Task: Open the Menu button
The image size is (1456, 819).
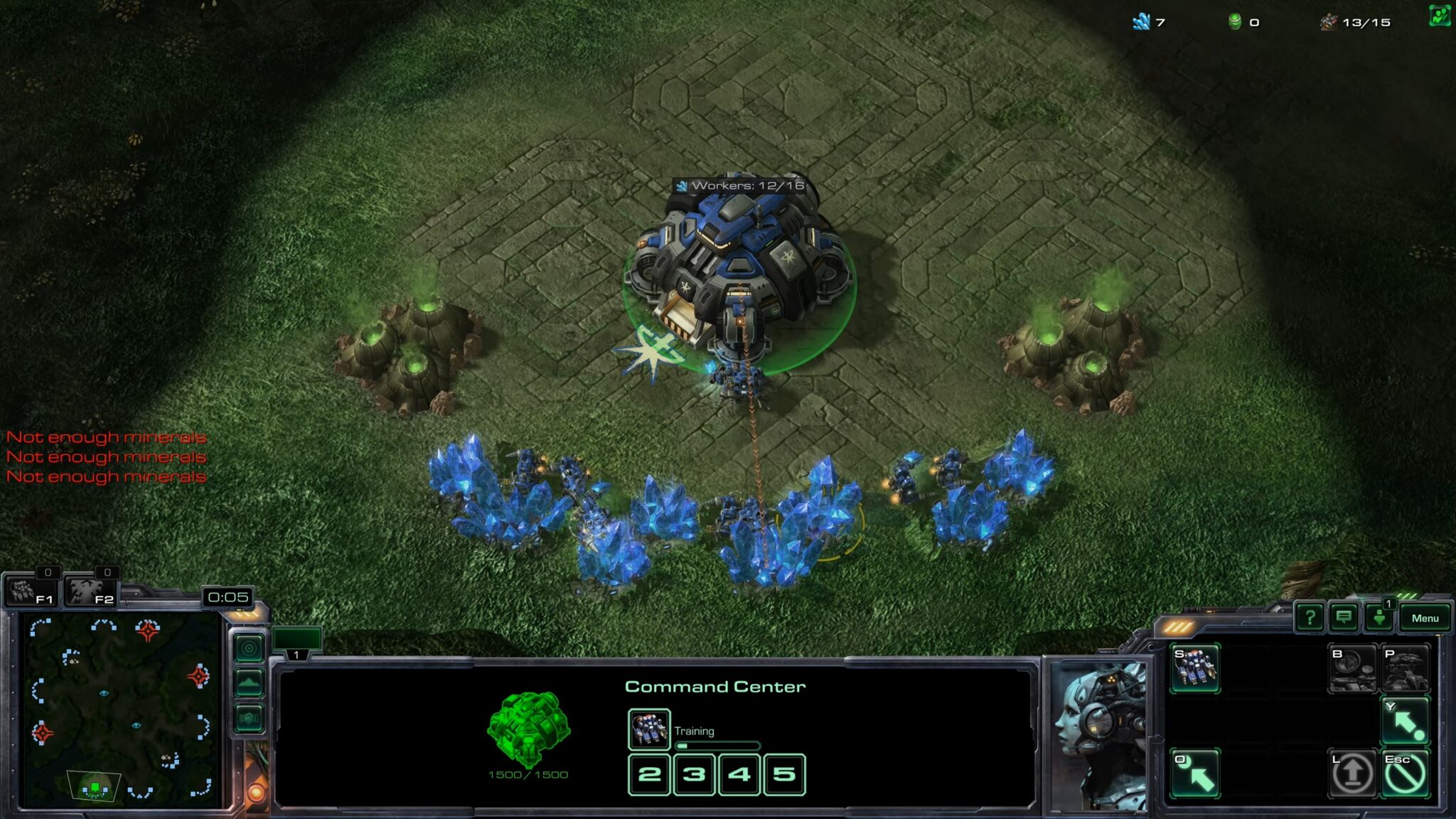Action: click(1425, 618)
